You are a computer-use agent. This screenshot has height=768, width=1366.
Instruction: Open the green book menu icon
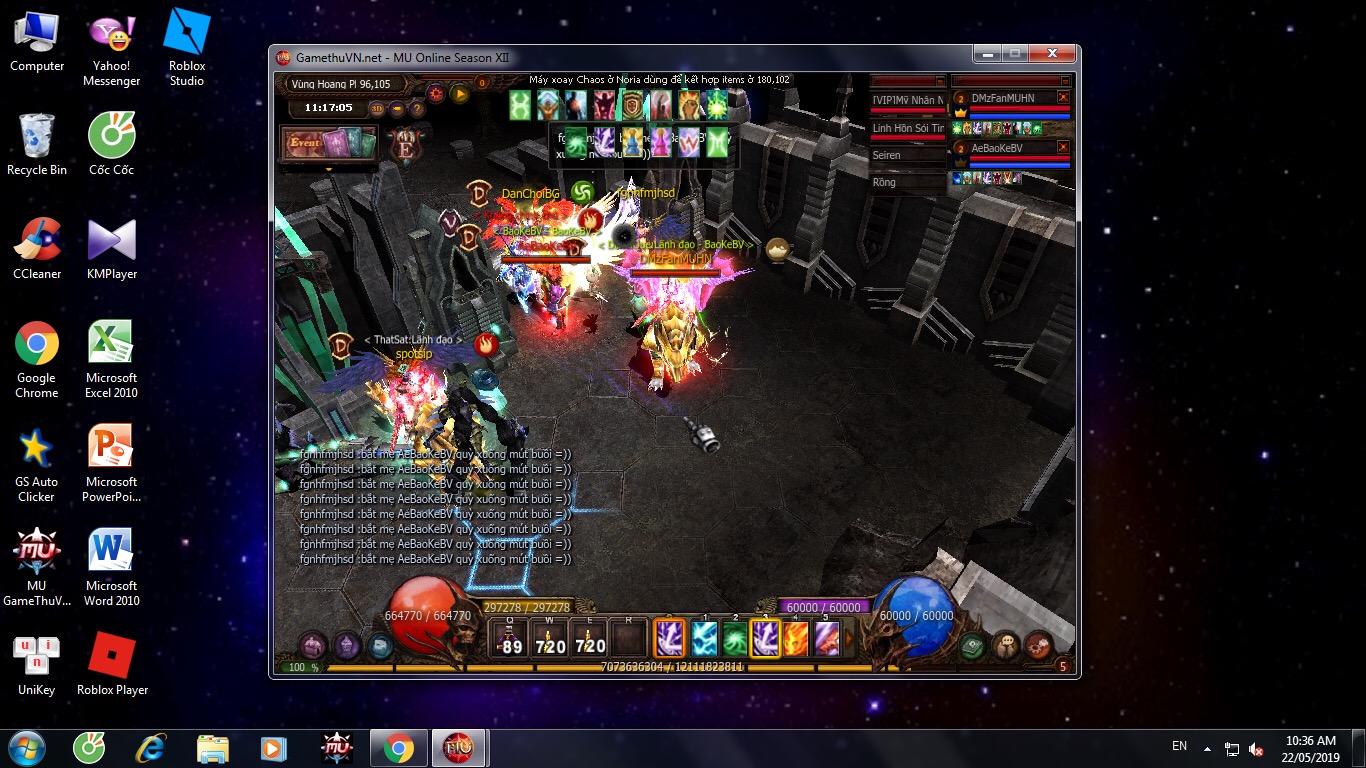pyautogui.click(x=973, y=646)
